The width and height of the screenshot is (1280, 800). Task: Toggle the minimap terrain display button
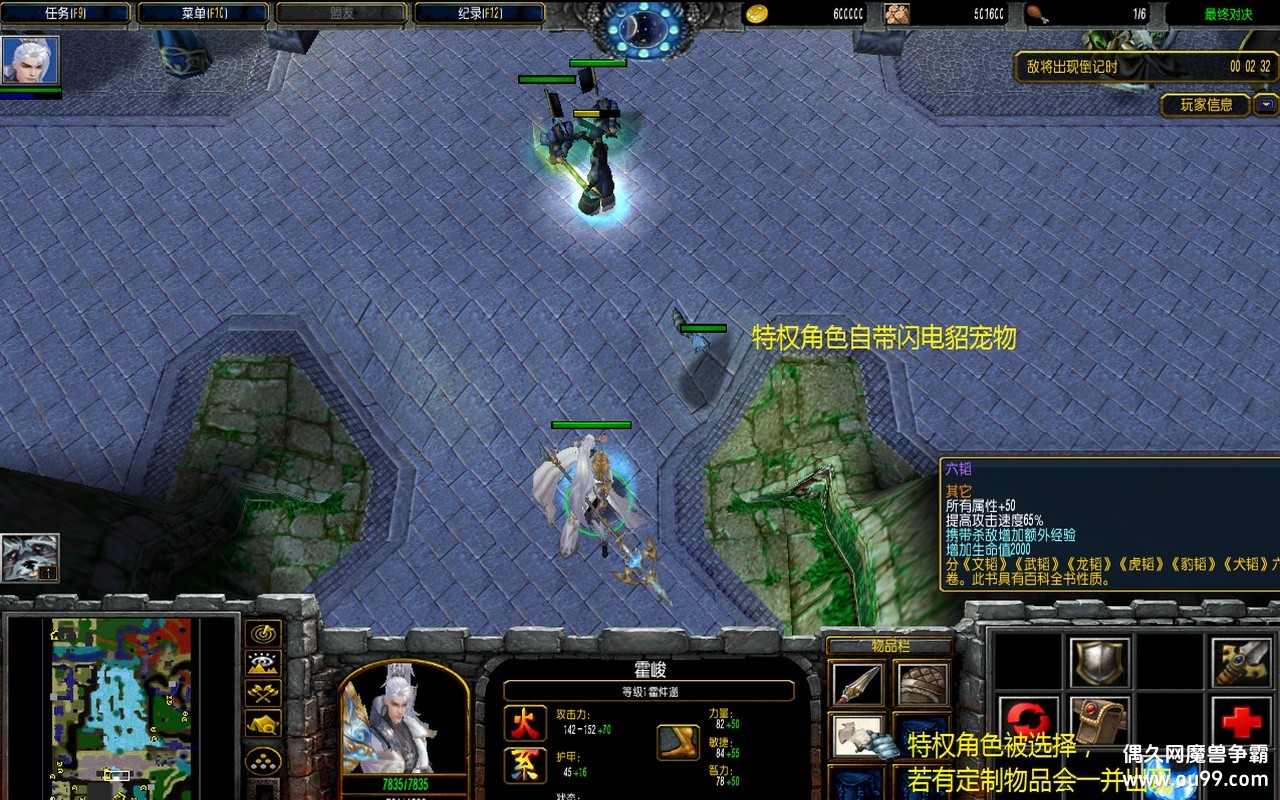click(264, 663)
